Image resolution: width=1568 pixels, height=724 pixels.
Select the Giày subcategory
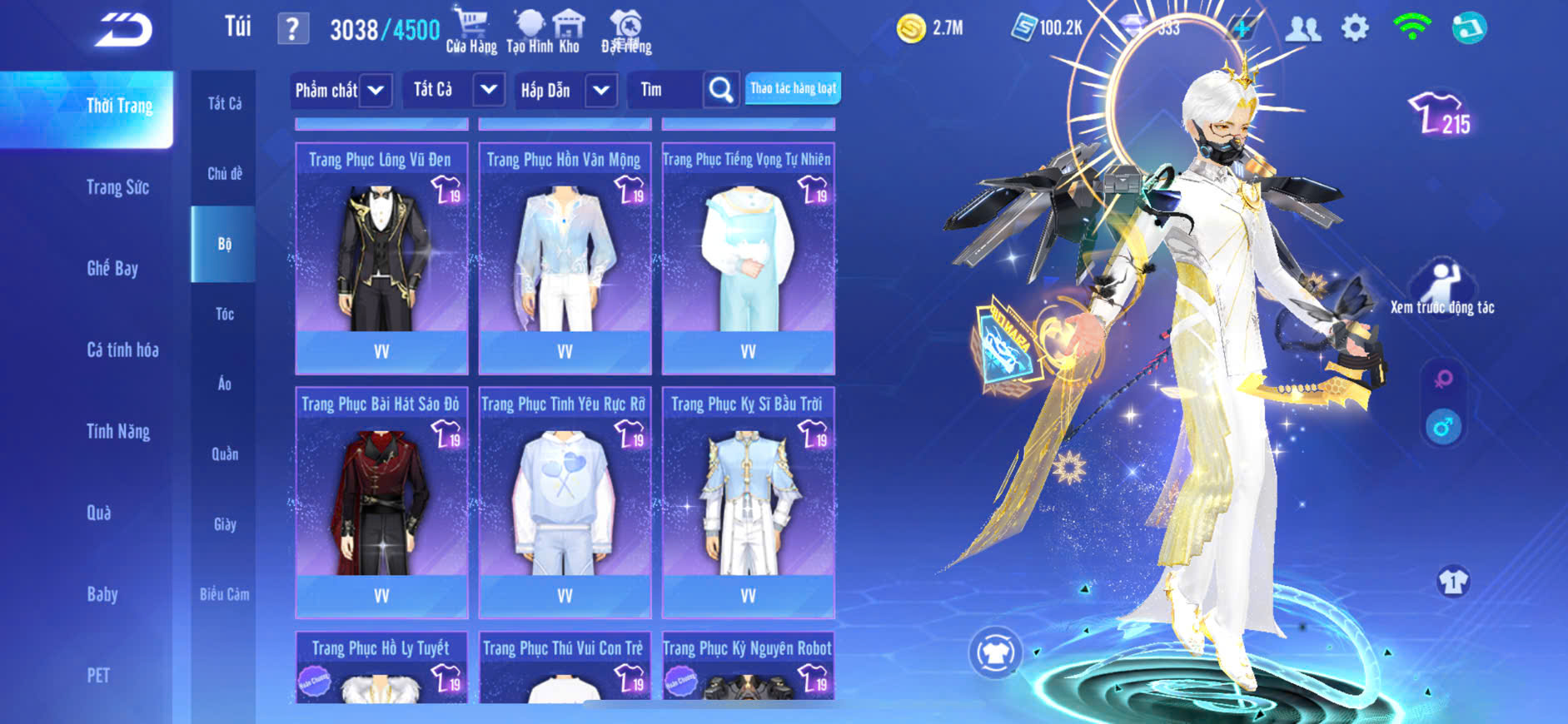[224, 524]
